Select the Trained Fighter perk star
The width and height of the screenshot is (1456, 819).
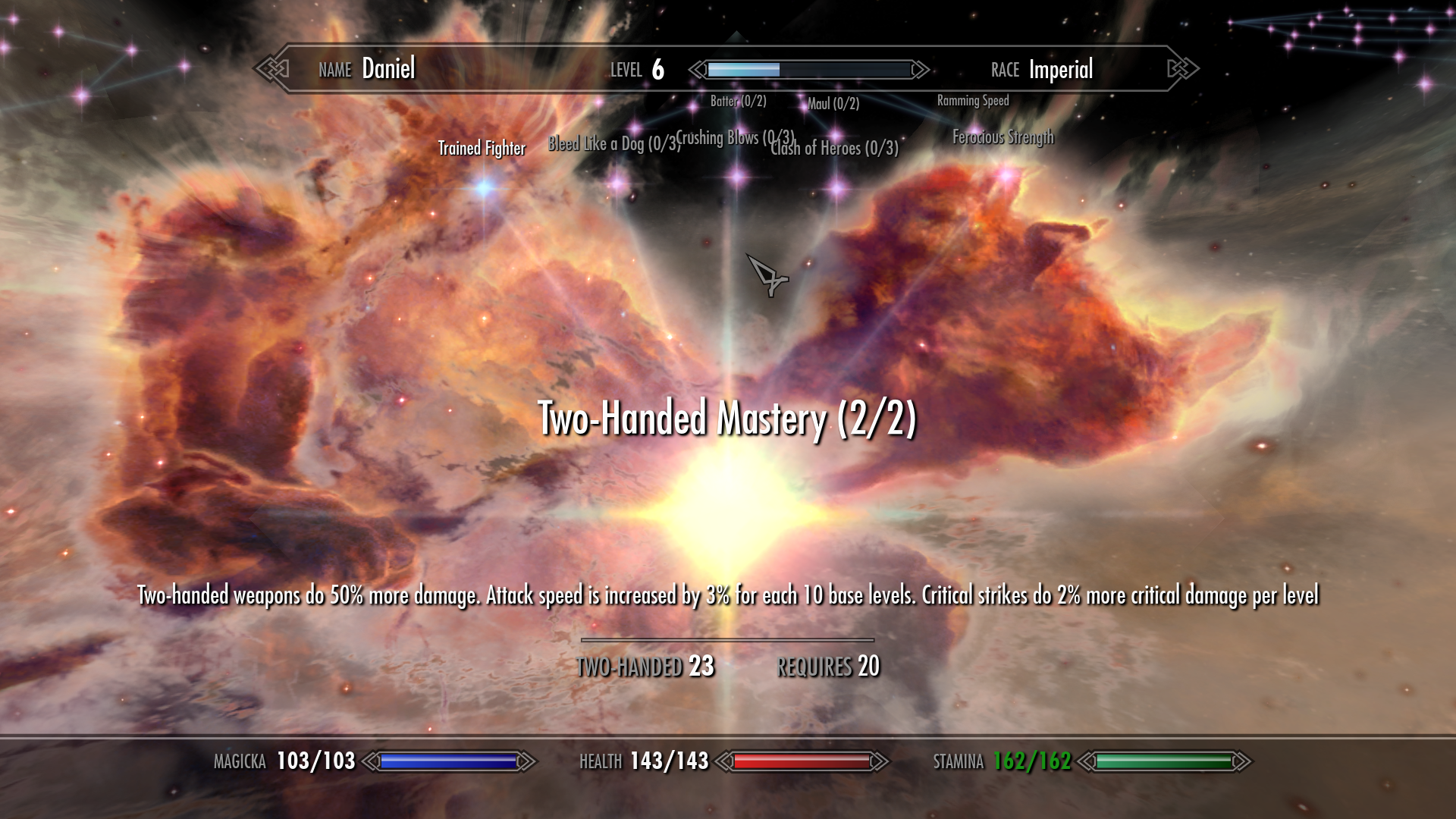(485, 187)
